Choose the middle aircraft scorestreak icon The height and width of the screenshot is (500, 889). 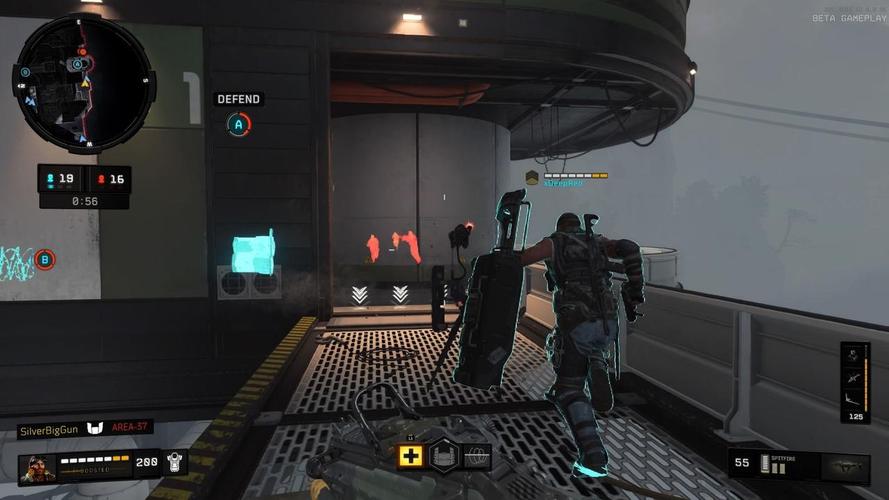(855, 379)
